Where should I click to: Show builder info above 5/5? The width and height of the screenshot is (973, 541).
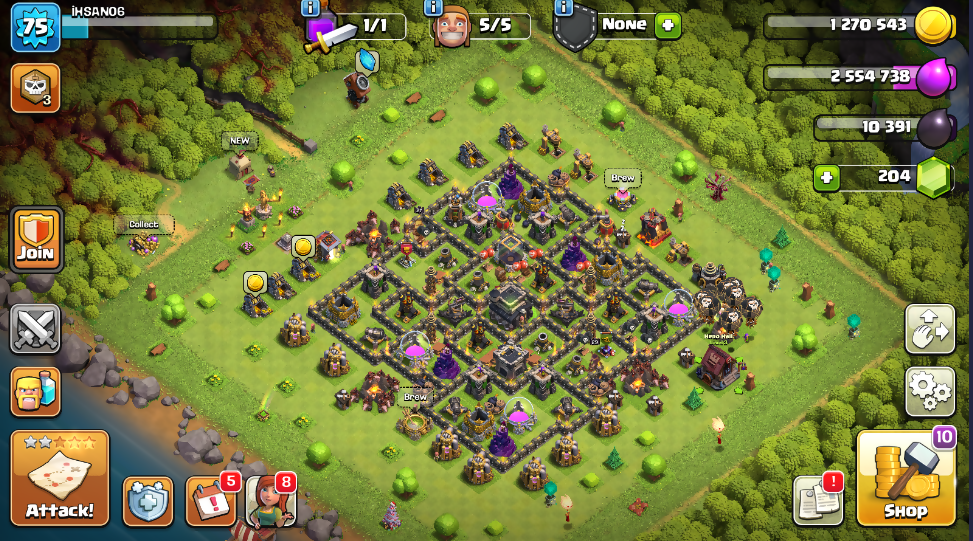pyautogui.click(x=434, y=8)
